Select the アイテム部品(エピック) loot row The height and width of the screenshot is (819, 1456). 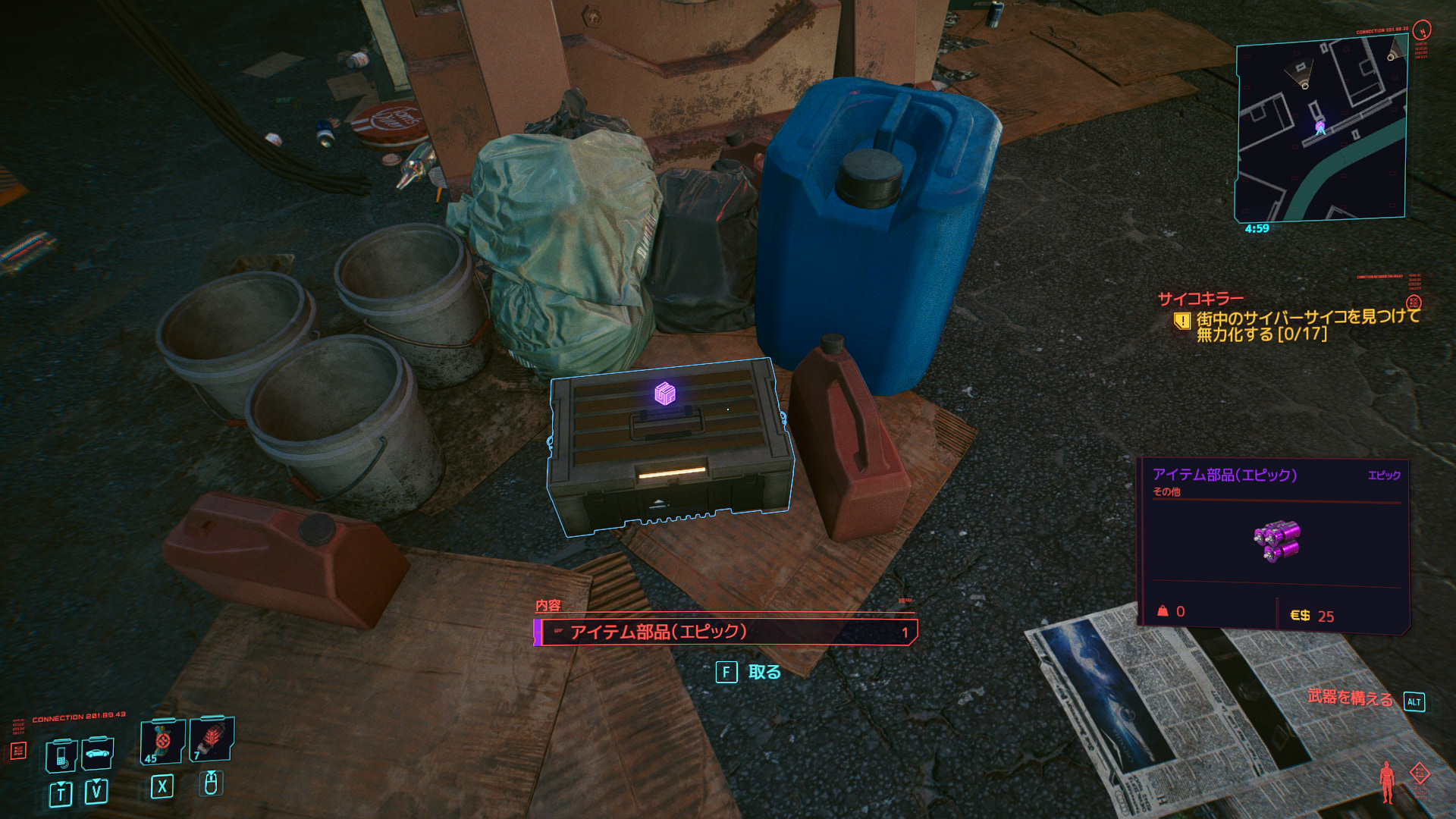(726, 632)
